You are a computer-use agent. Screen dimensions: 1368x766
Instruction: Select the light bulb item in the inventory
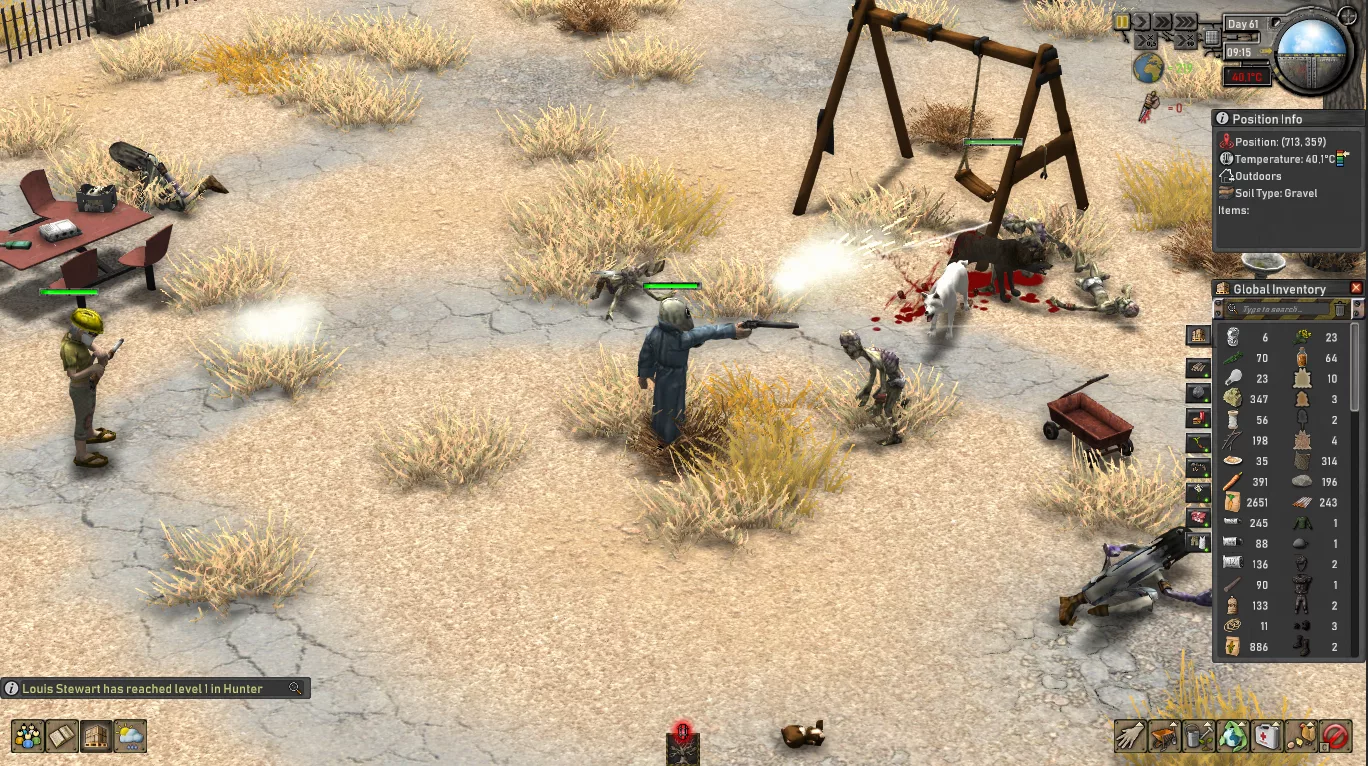tap(1233, 377)
